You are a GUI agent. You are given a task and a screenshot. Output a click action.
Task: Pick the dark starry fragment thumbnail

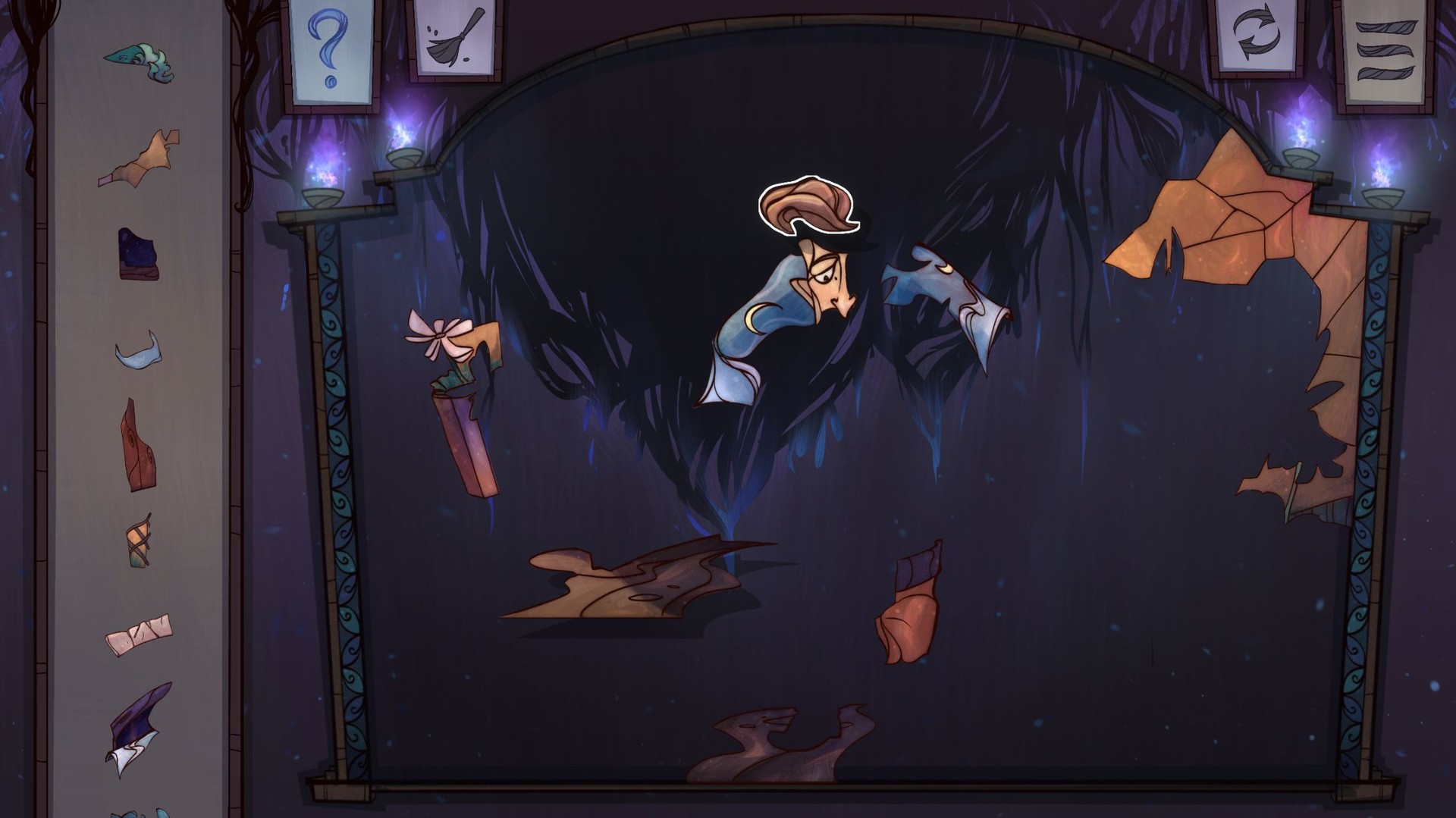point(140,253)
